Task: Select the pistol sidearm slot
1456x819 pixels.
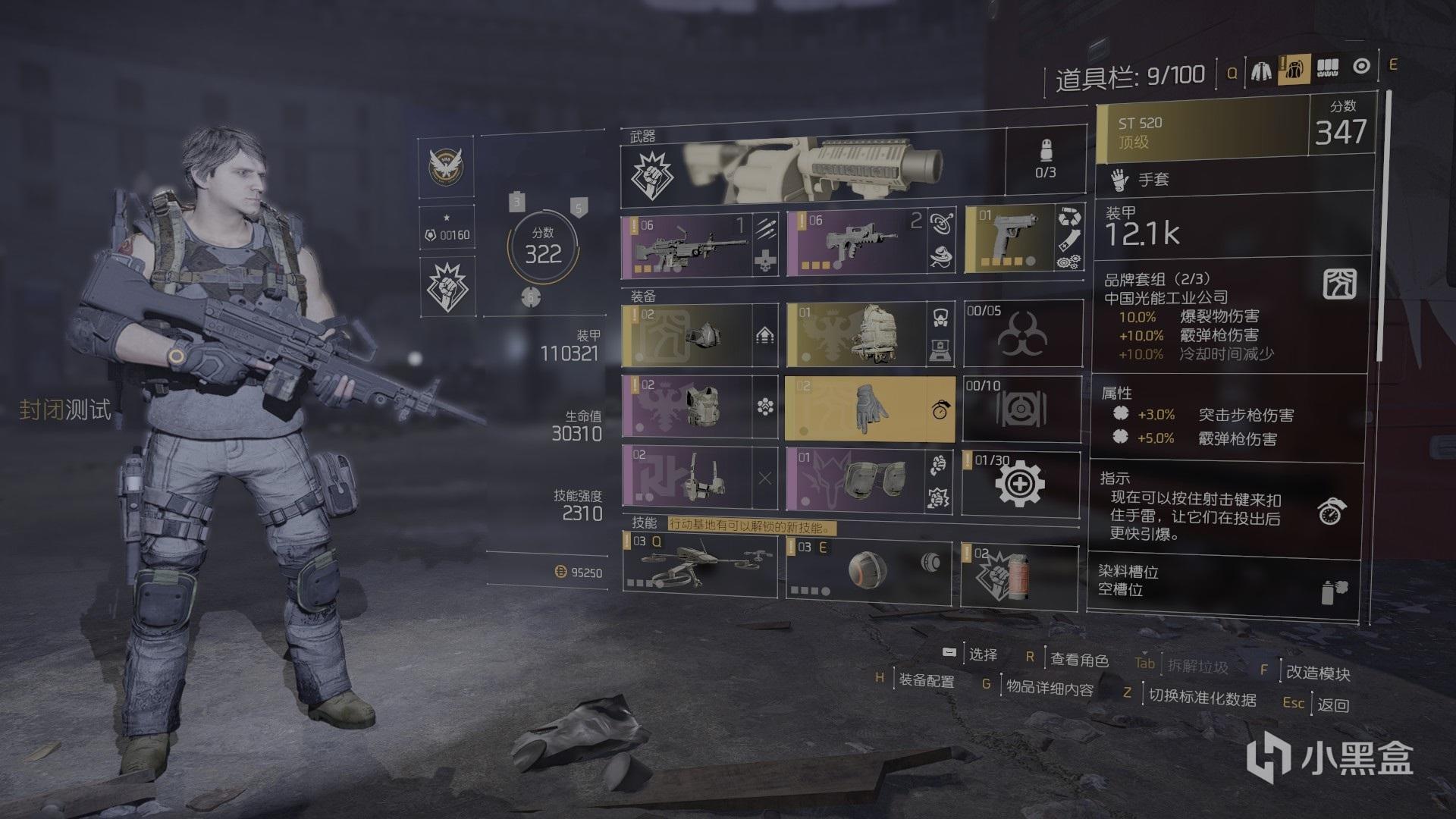Action: [1010, 240]
